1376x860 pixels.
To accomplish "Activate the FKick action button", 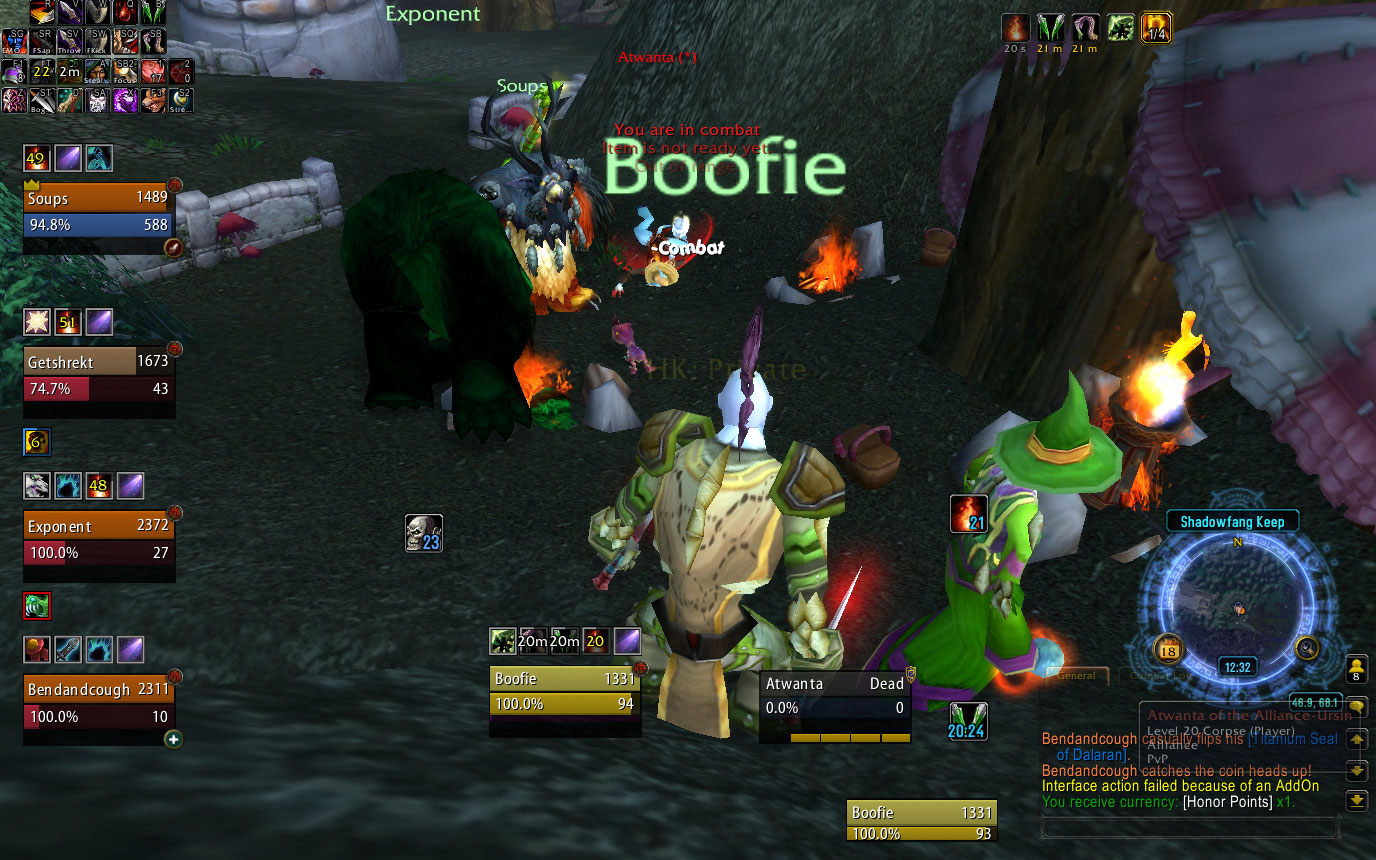I will pos(98,41).
